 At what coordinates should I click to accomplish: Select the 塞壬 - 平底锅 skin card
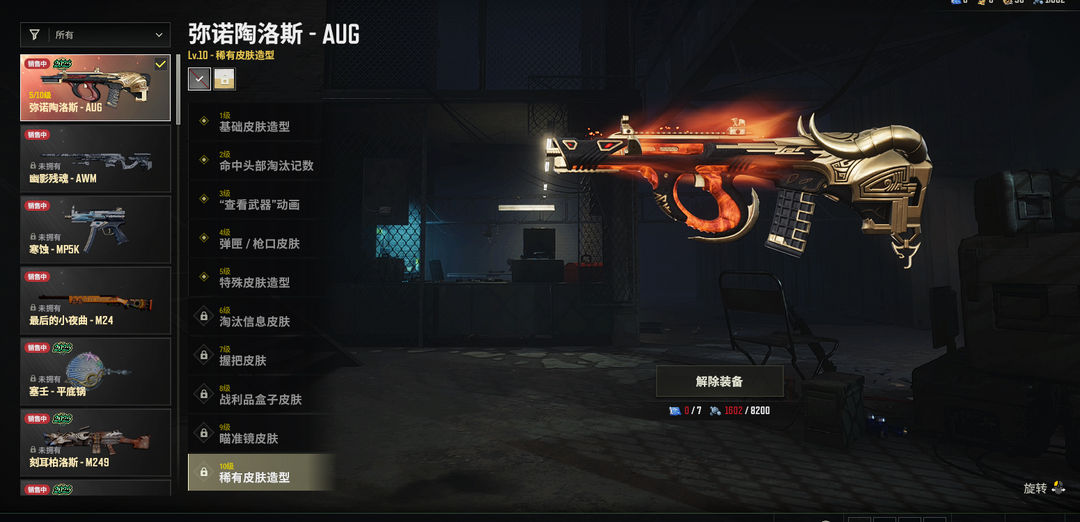(x=96, y=370)
